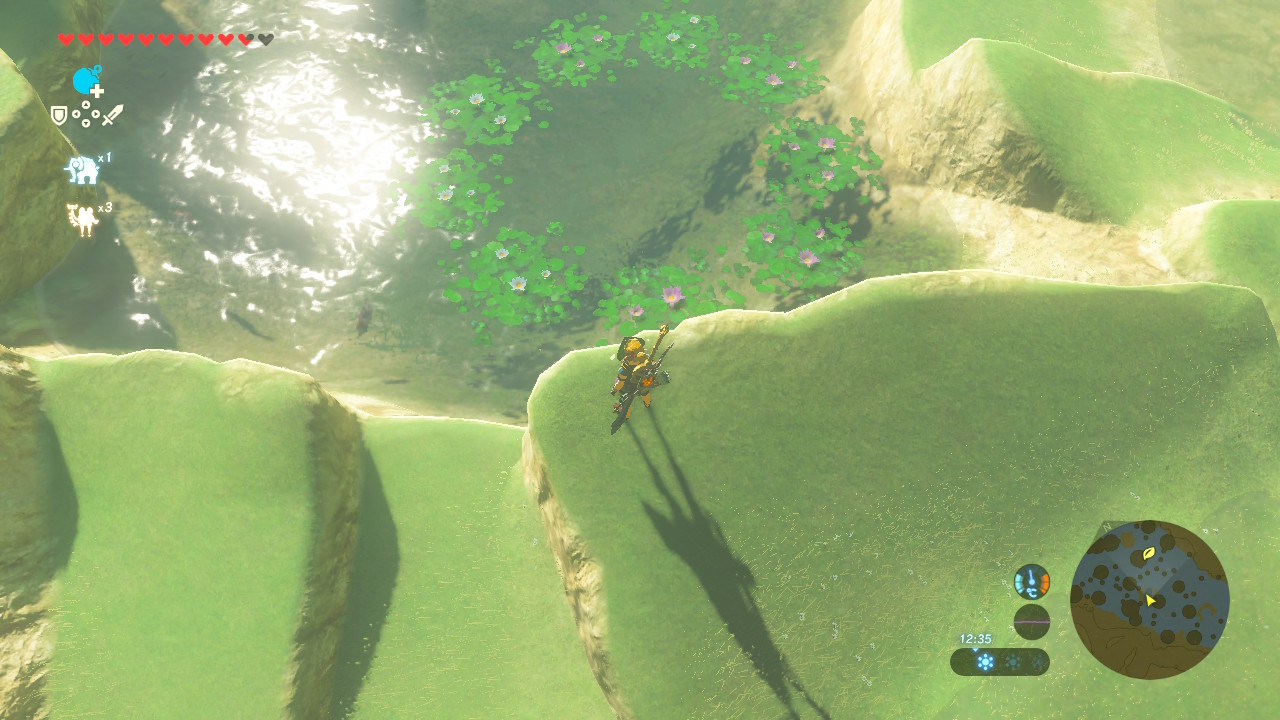Viewport: 1280px width, 720px height.
Task: Activate the glowing blue elephant champion ability
Action: (x=81, y=170)
